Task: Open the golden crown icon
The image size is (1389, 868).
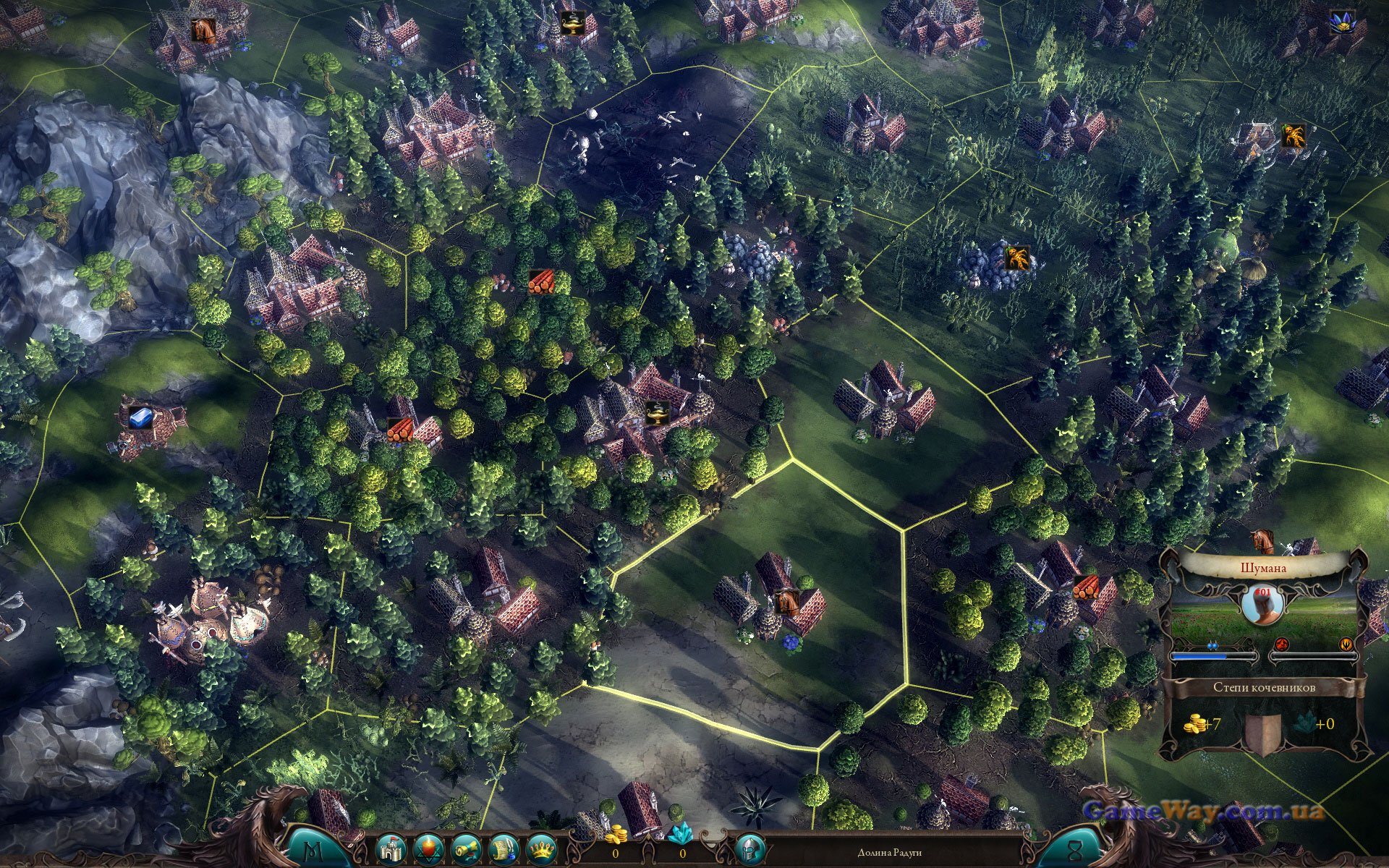Action: pos(540,848)
